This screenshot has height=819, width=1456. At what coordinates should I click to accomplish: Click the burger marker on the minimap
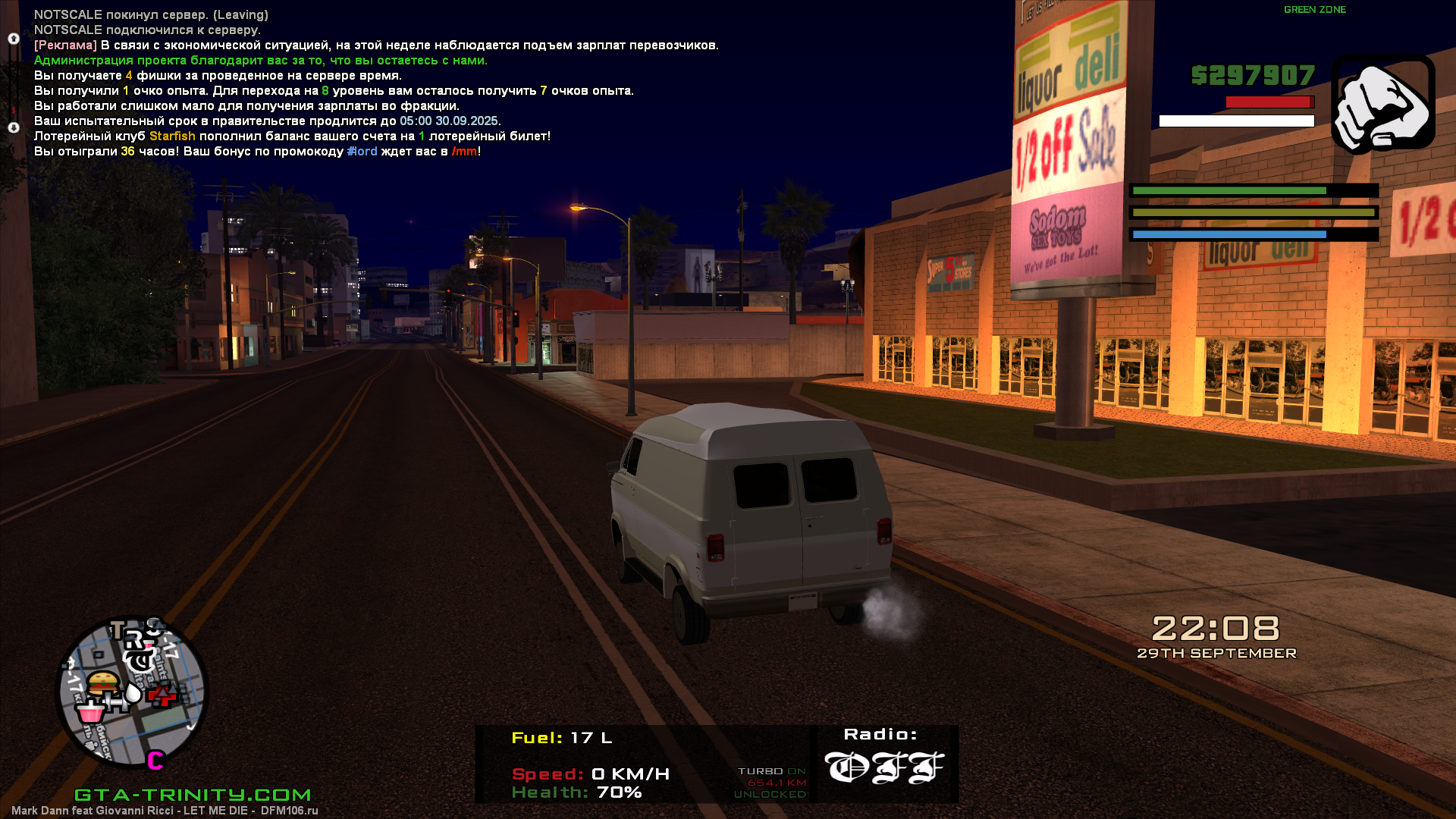(x=103, y=682)
